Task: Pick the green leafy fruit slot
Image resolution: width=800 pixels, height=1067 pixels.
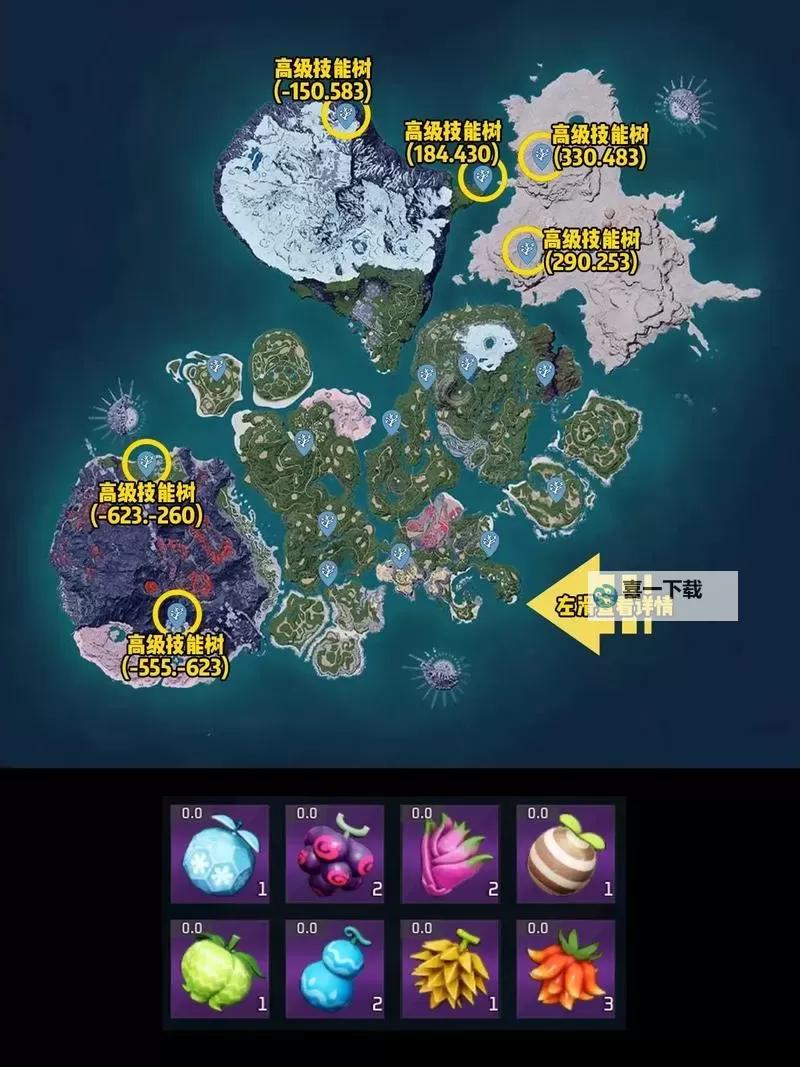Action: (x=221, y=968)
